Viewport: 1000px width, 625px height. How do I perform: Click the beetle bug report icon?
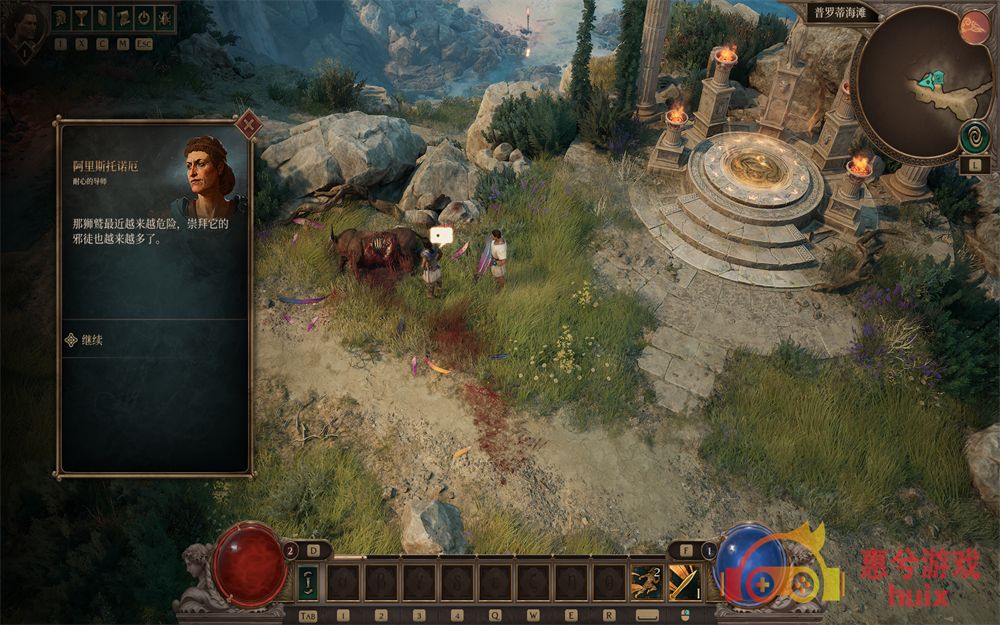coord(165,18)
